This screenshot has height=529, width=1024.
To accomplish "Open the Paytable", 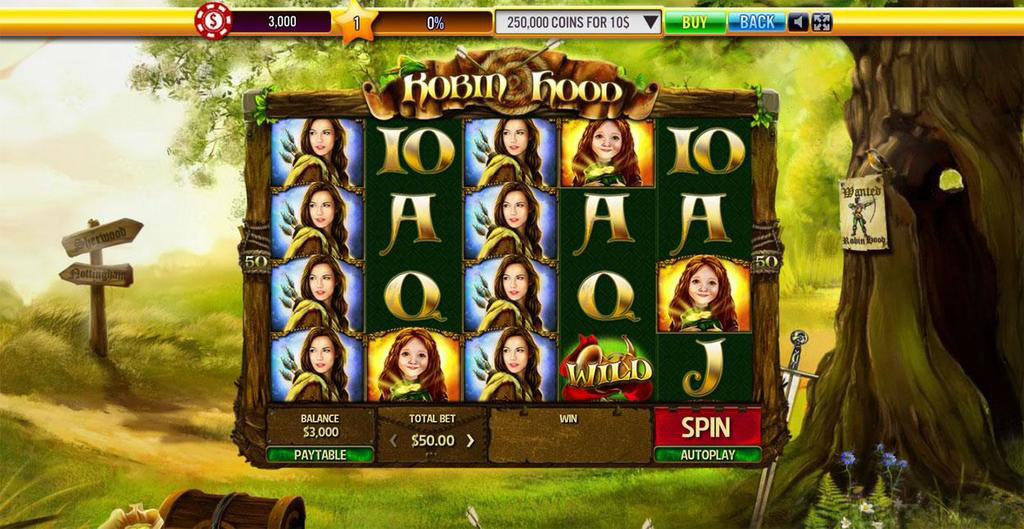I will tap(320, 455).
